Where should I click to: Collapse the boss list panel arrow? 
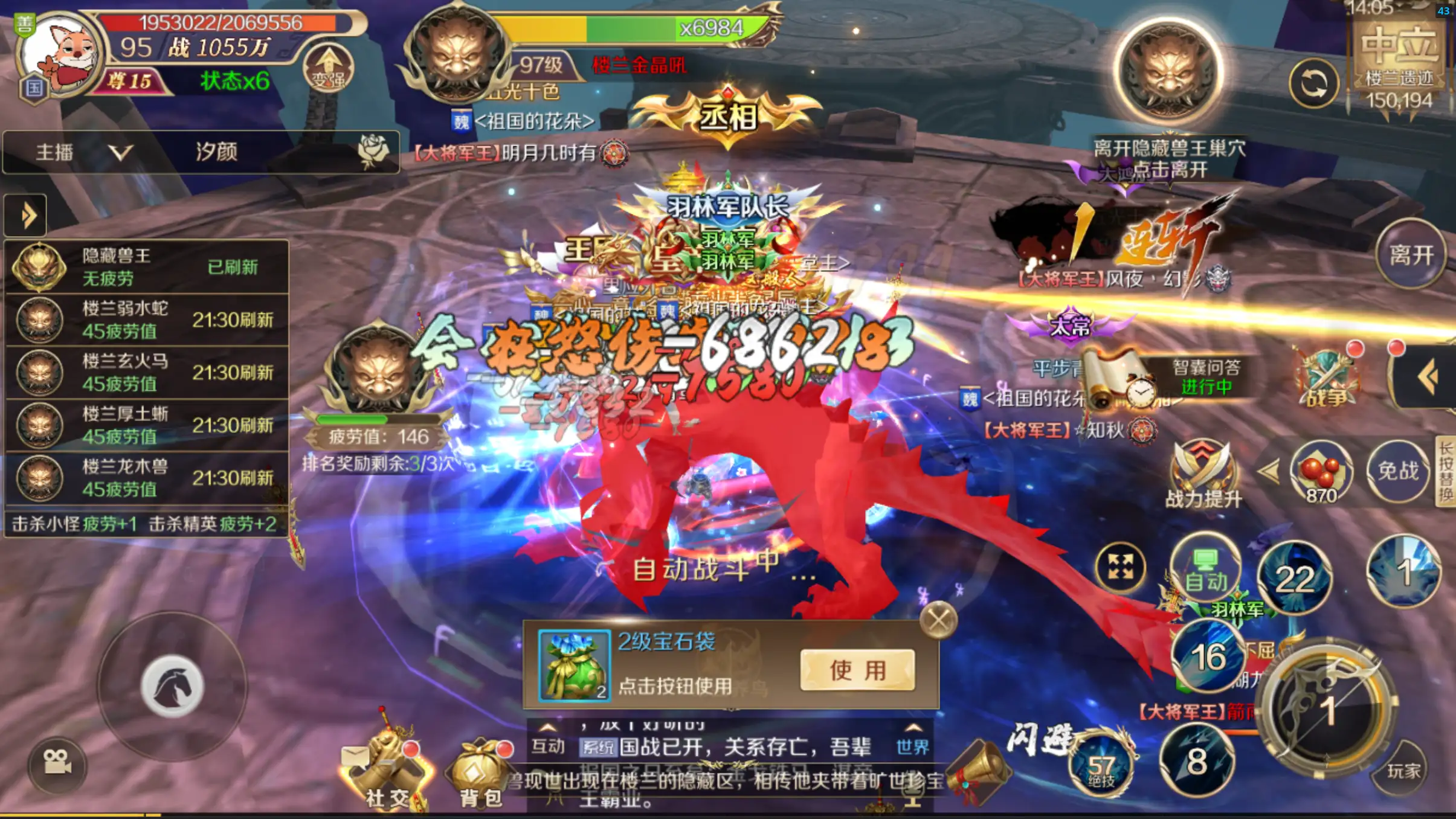tap(25, 214)
